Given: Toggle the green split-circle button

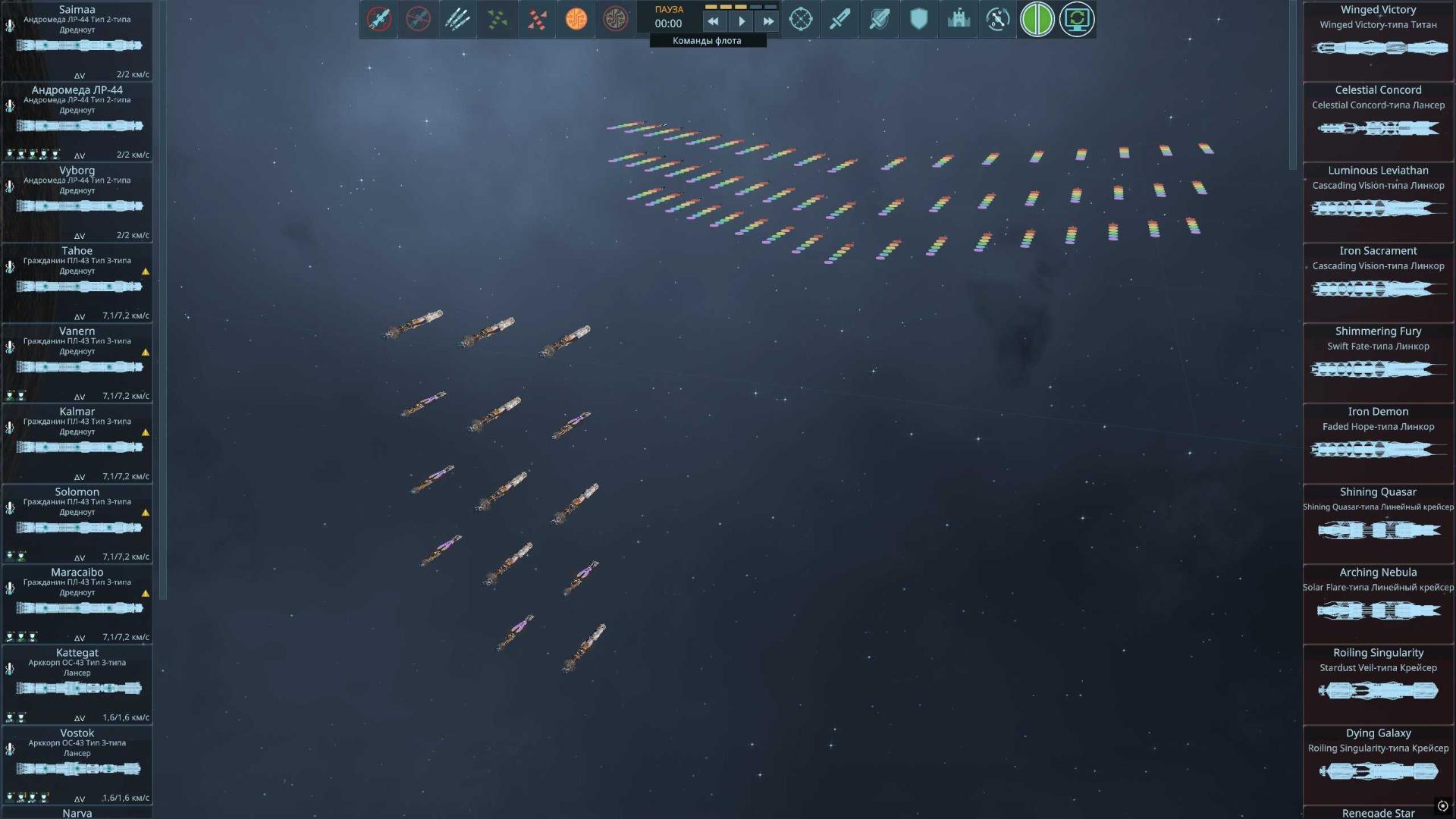Looking at the screenshot, I should tap(1037, 20).
